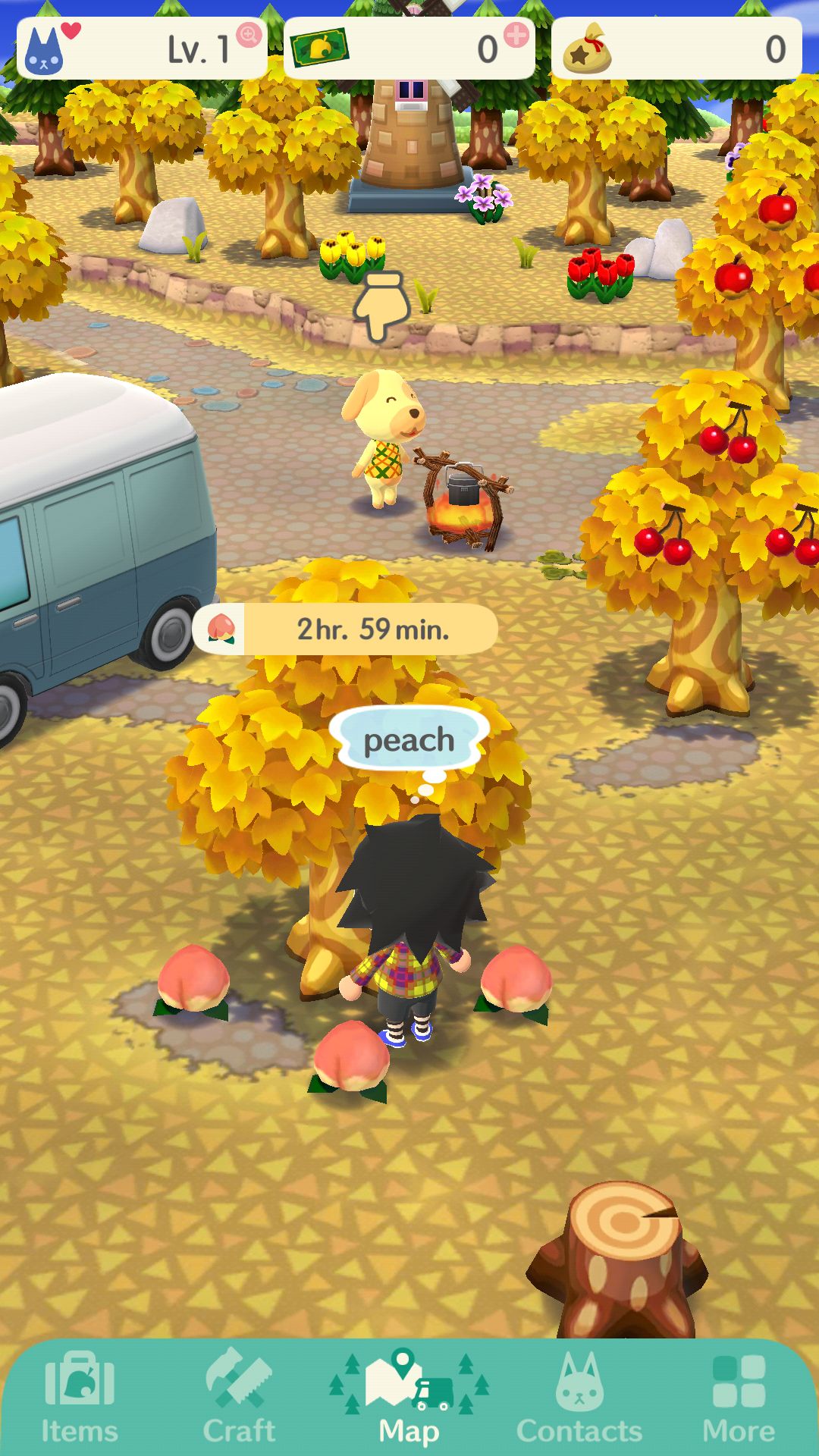
Task: View level details via the magnifier icon
Action: point(248,34)
